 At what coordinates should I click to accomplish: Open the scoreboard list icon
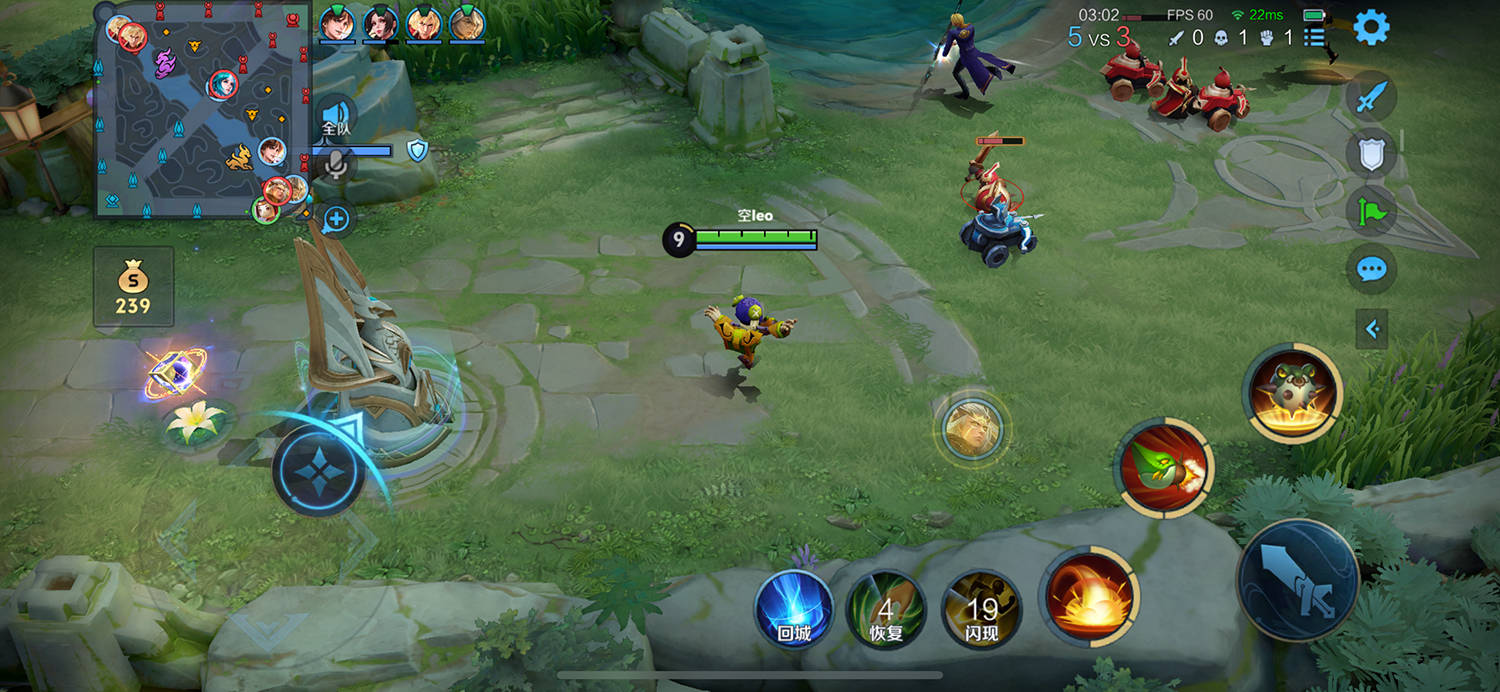coord(1314,38)
